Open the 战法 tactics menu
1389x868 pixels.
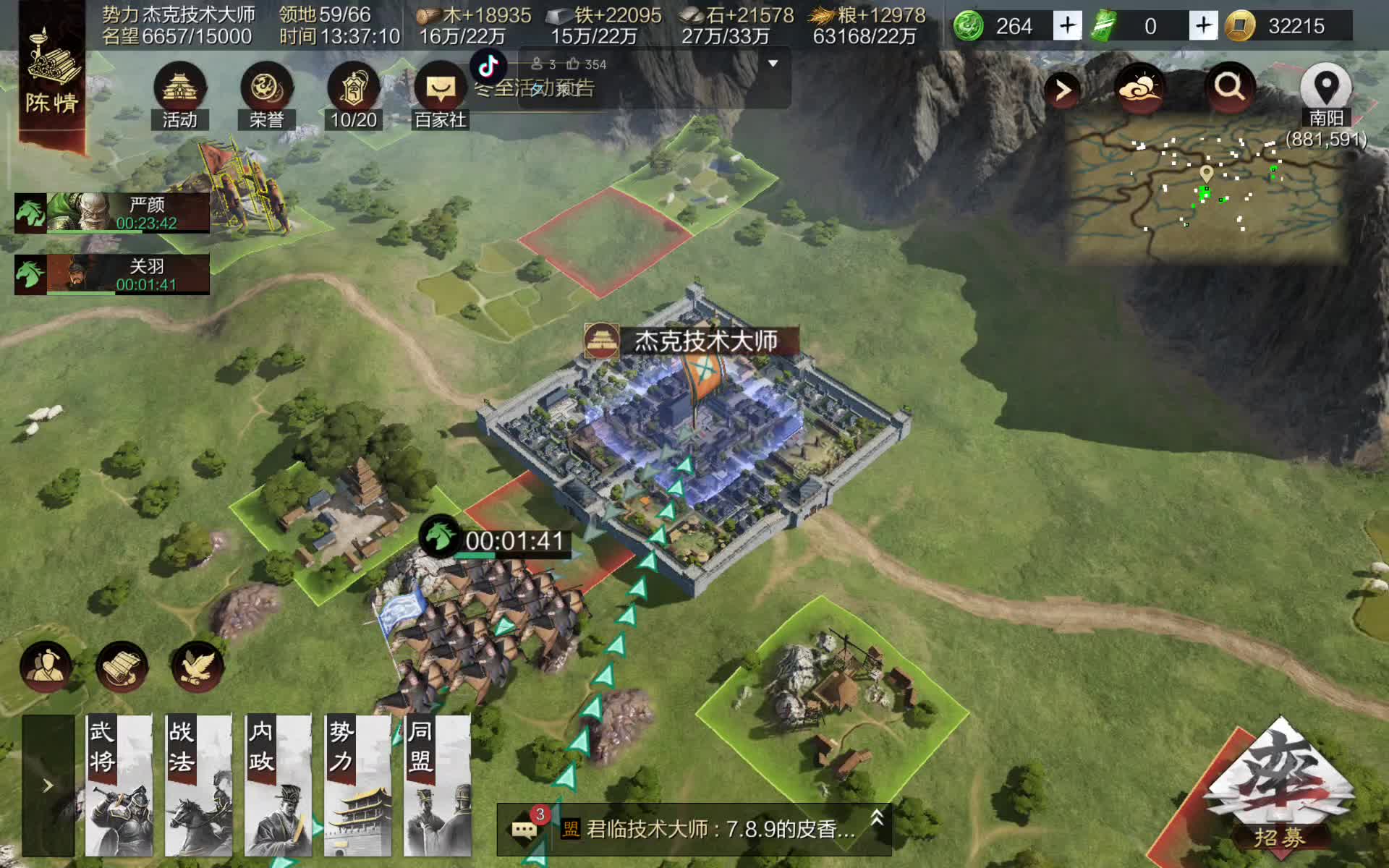coord(198,786)
